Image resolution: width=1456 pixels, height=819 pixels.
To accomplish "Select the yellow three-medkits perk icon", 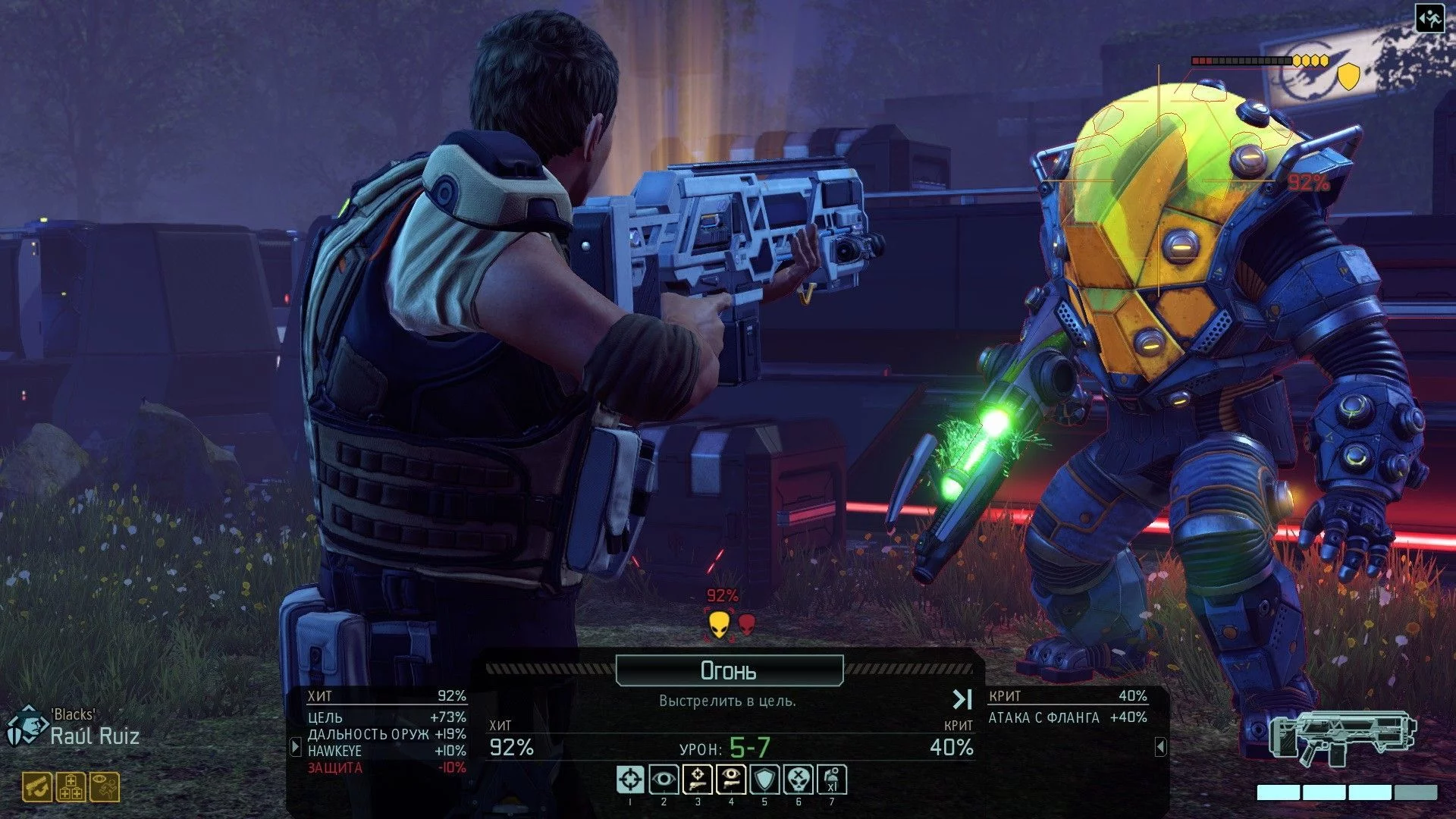I will (71, 787).
